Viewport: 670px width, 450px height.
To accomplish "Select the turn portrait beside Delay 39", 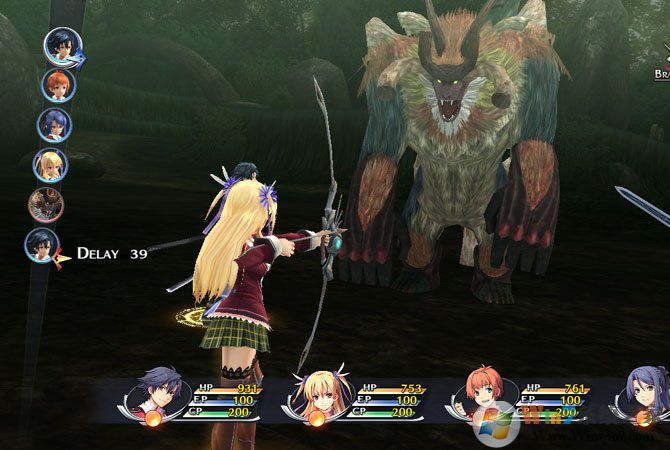I will point(42,245).
